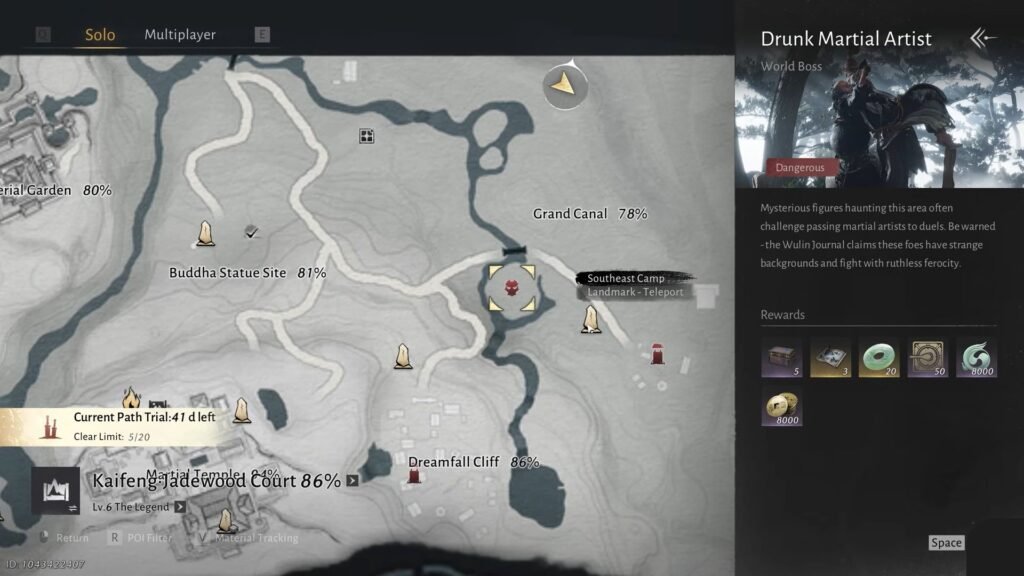Expand the Lv.6 The Legend arrow

(x=180, y=507)
